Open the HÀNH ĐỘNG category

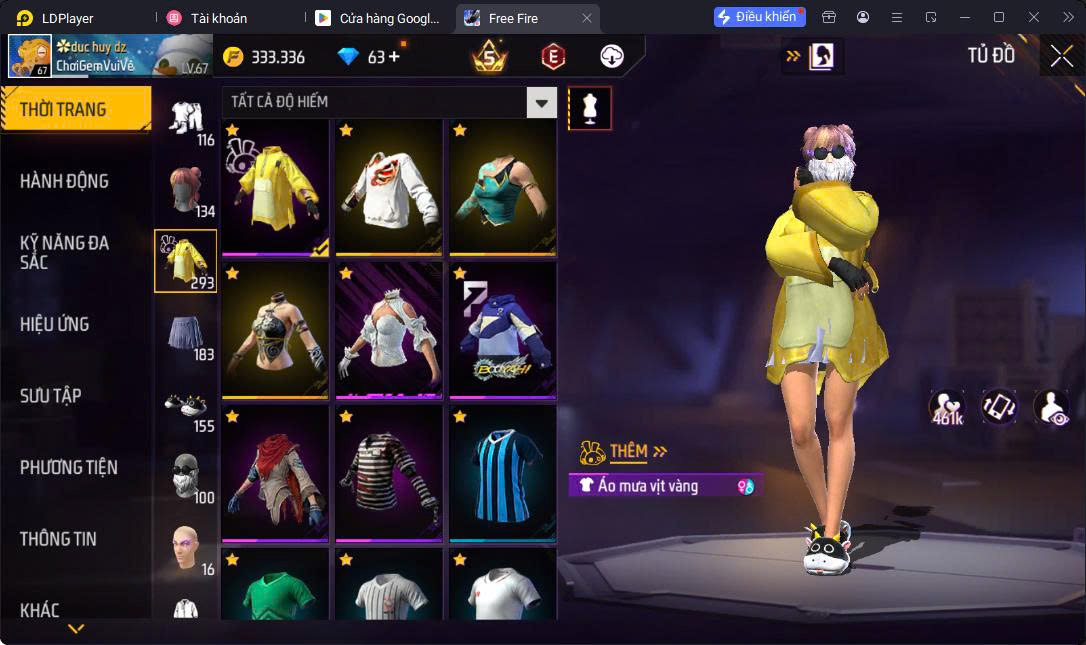tap(65, 181)
